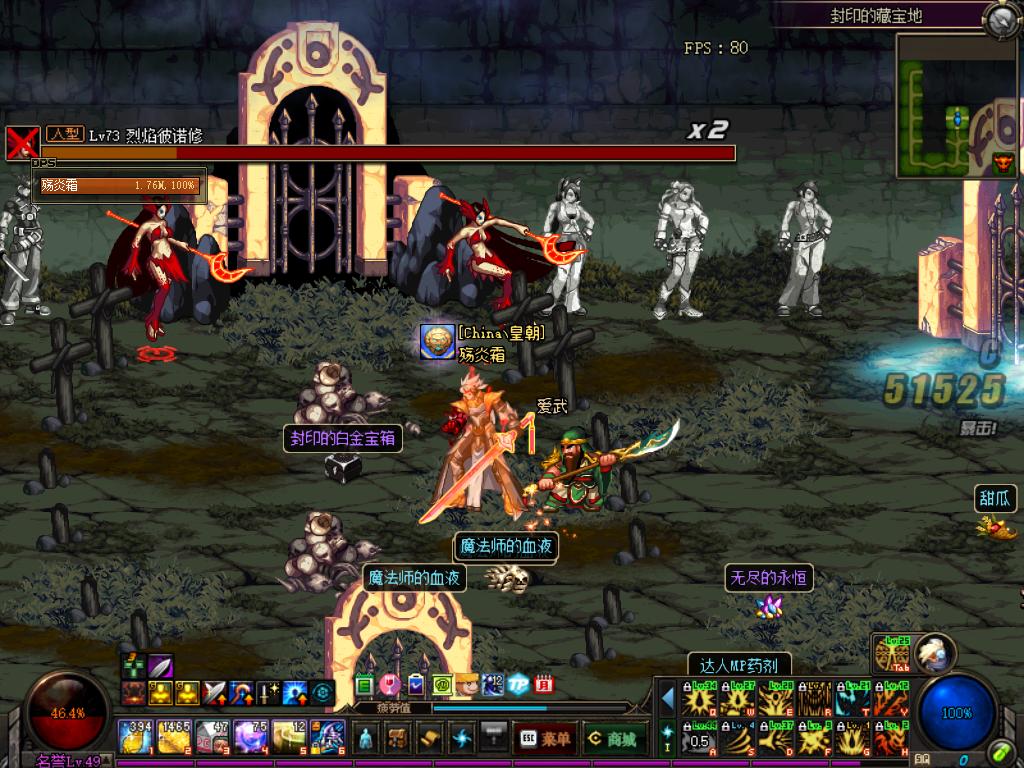Open the 商城 shop button
1024x768 pixels.
(615, 738)
